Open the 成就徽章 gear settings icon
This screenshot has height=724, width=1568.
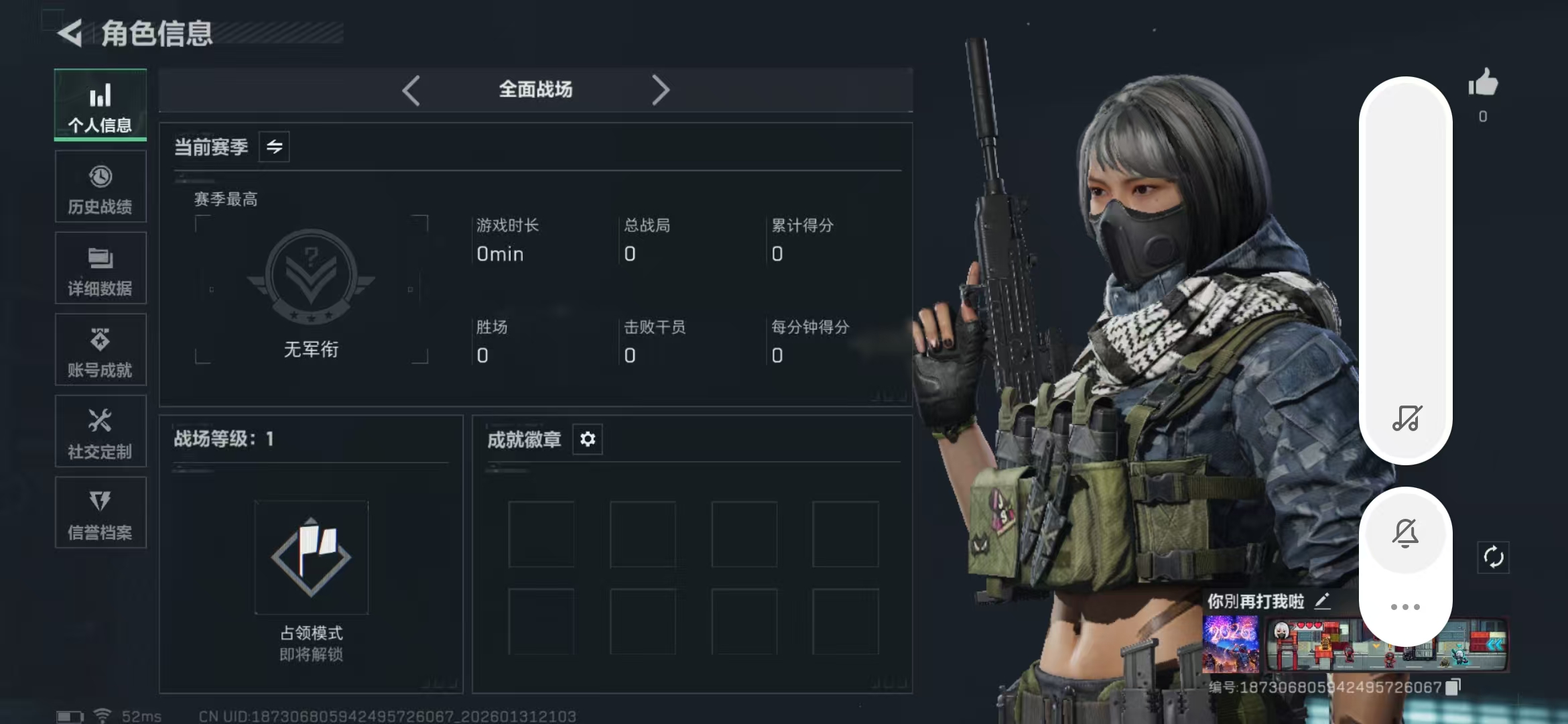click(588, 439)
